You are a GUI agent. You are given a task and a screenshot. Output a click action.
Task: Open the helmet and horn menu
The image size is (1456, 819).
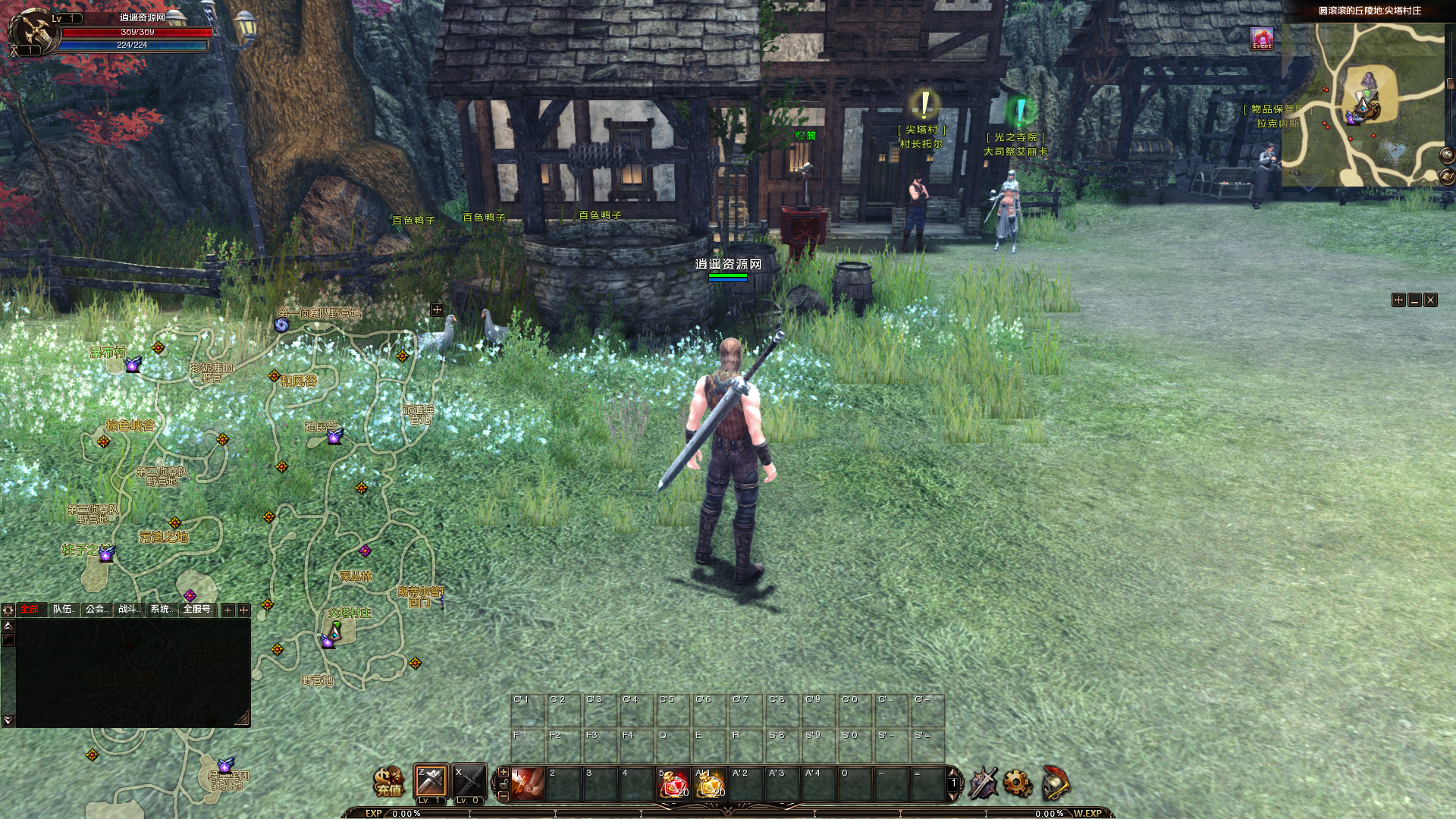tap(1055, 783)
